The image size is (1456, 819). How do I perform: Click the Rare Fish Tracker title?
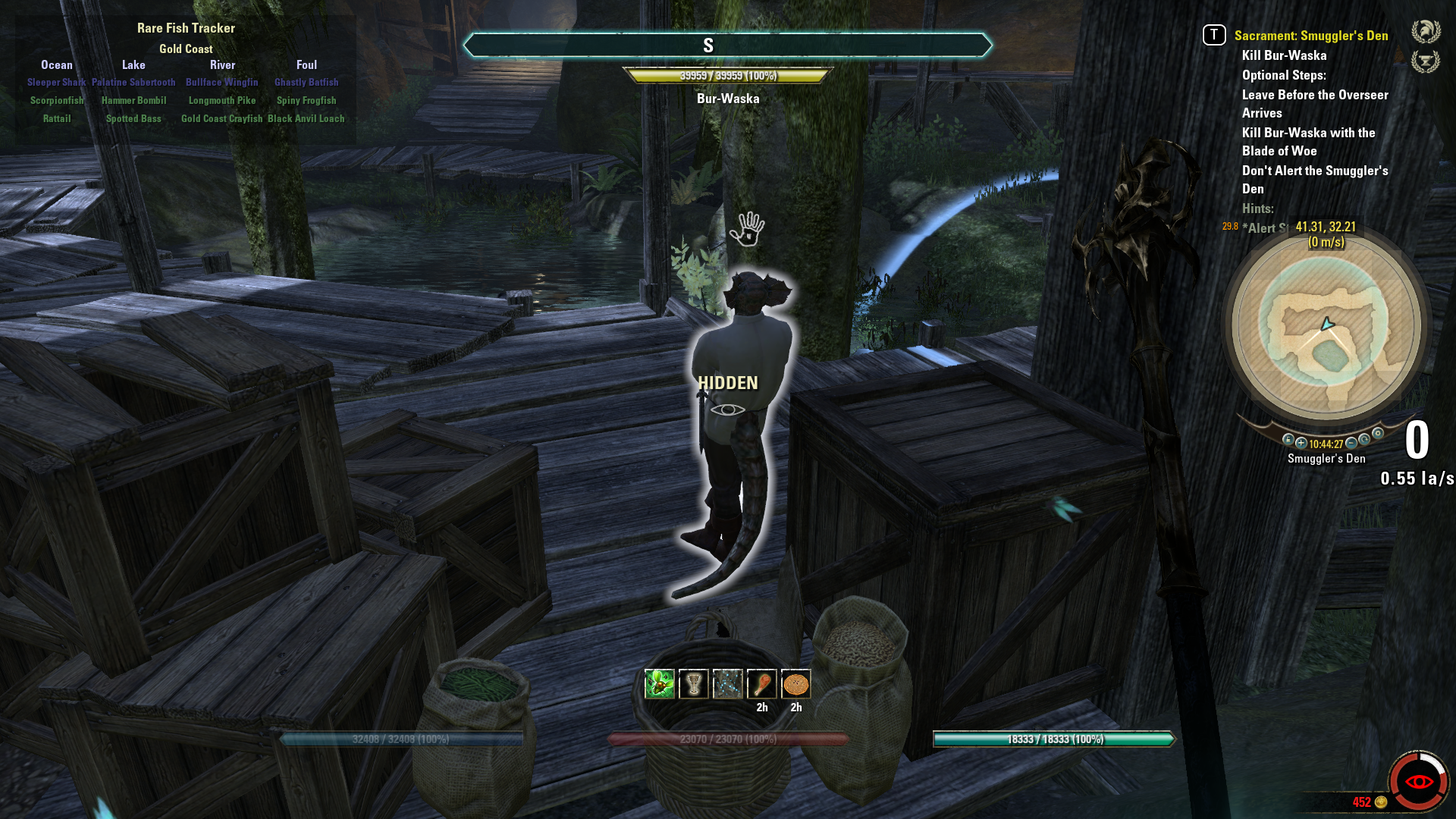click(186, 28)
